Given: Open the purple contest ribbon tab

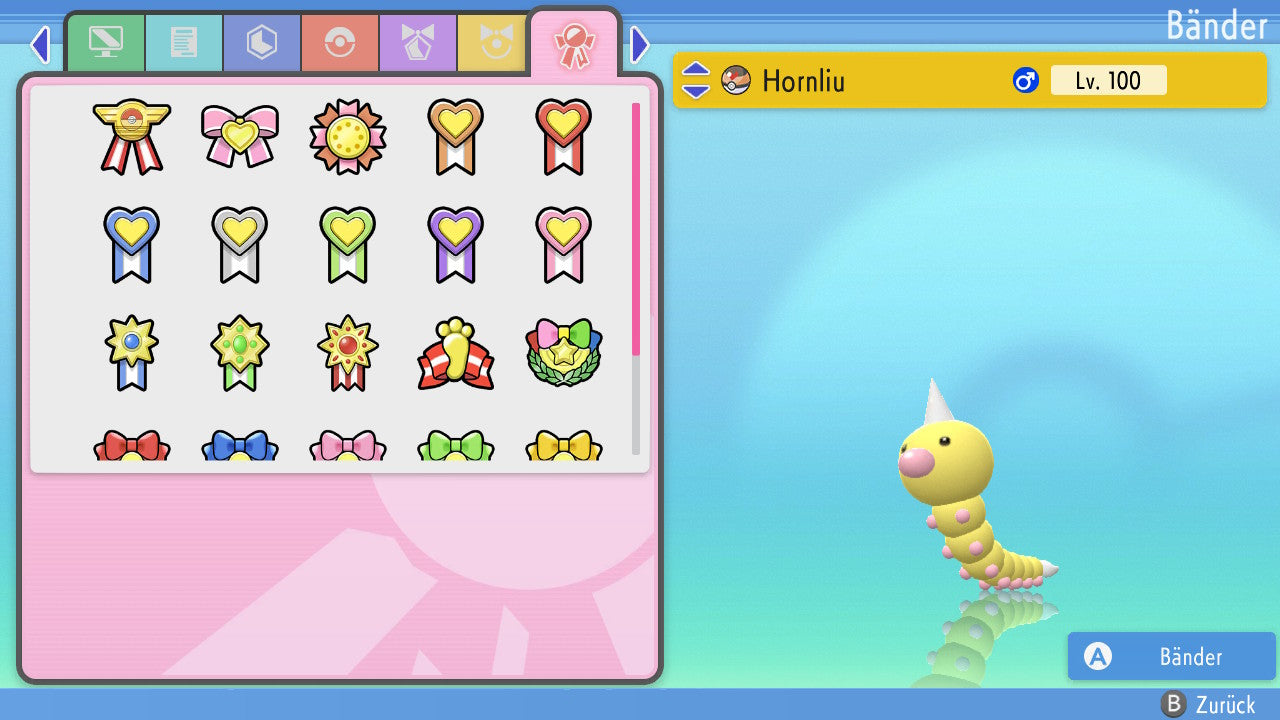Looking at the screenshot, I should click(x=418, y=43).
